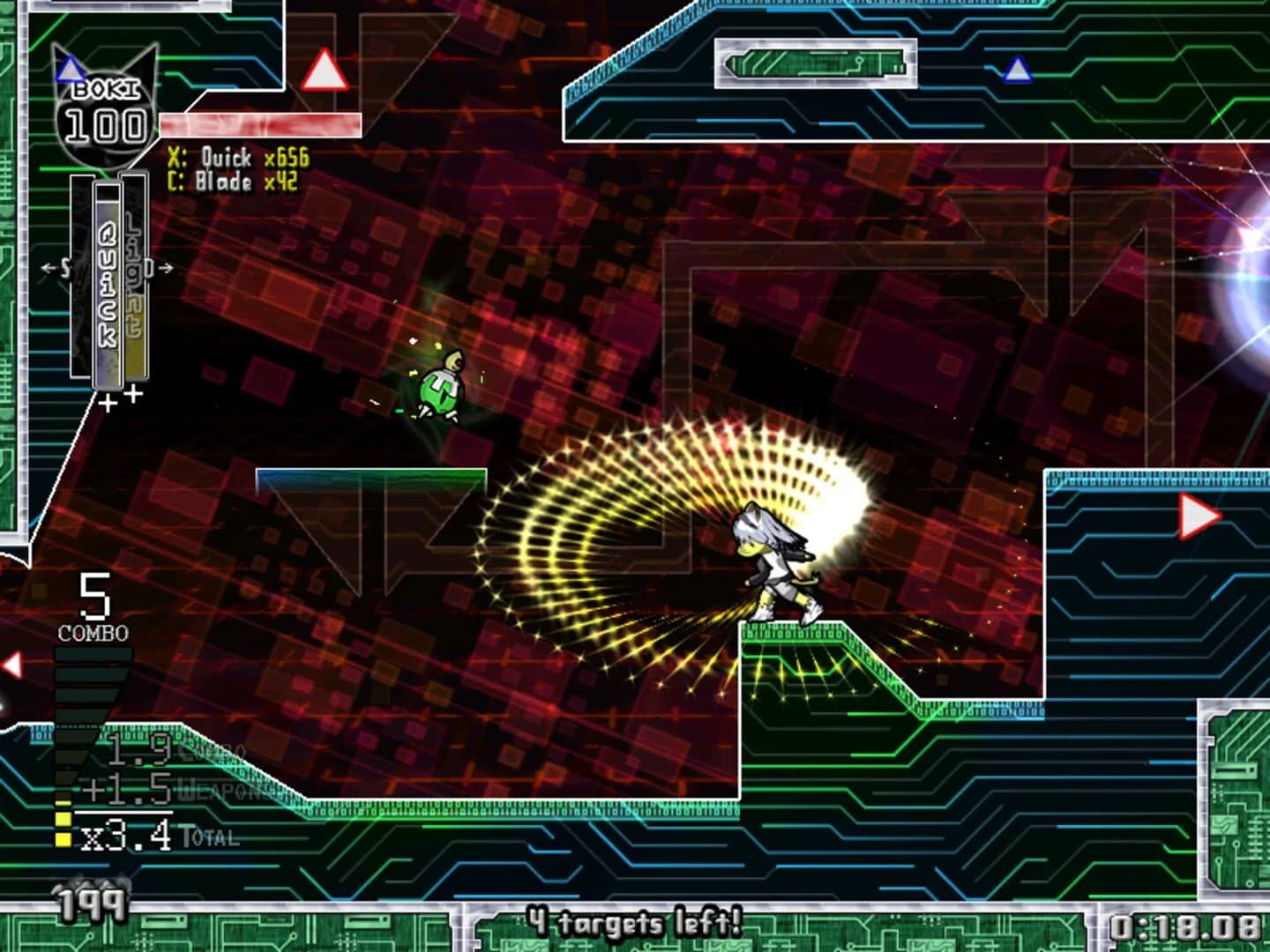The image size is (1270, 952).
Task: Enable the C: Blade weapon slot
Action: point(231,184)
